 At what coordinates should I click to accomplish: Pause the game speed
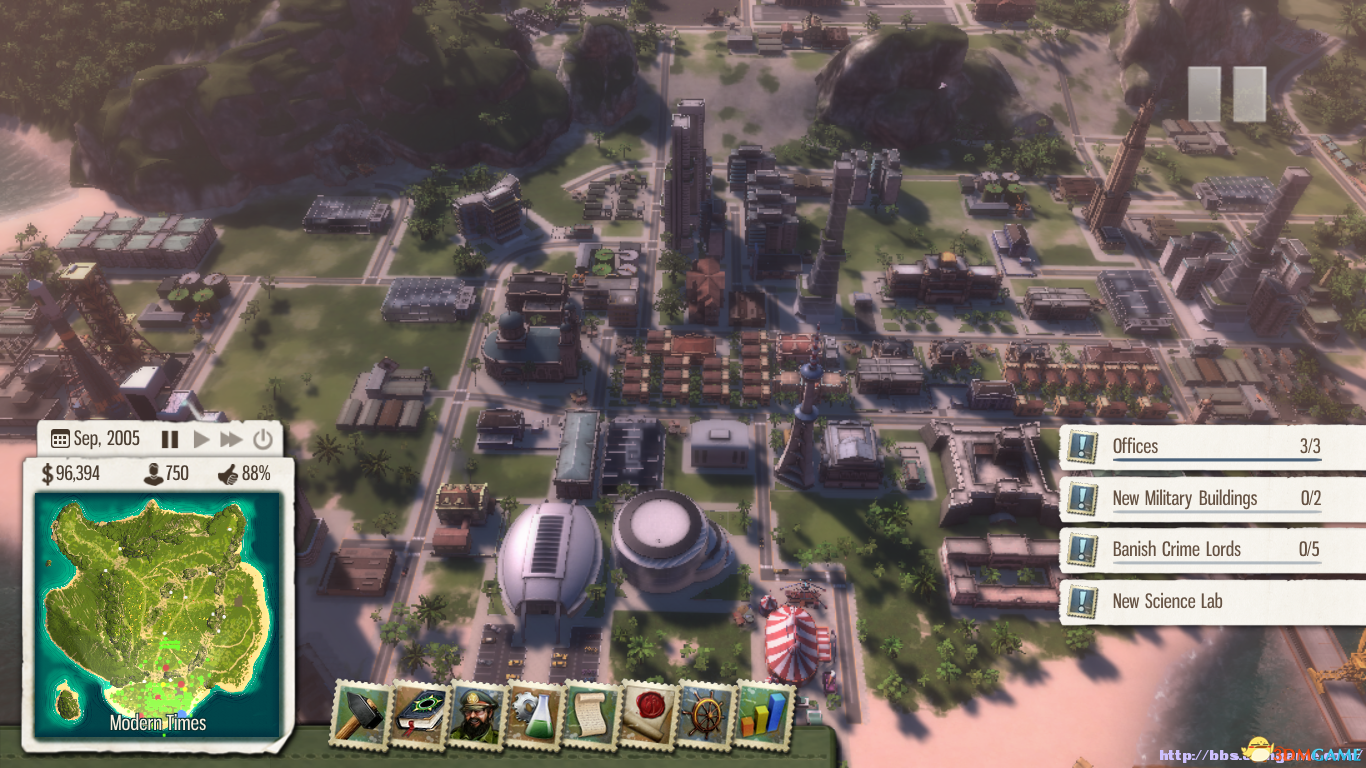170,439
